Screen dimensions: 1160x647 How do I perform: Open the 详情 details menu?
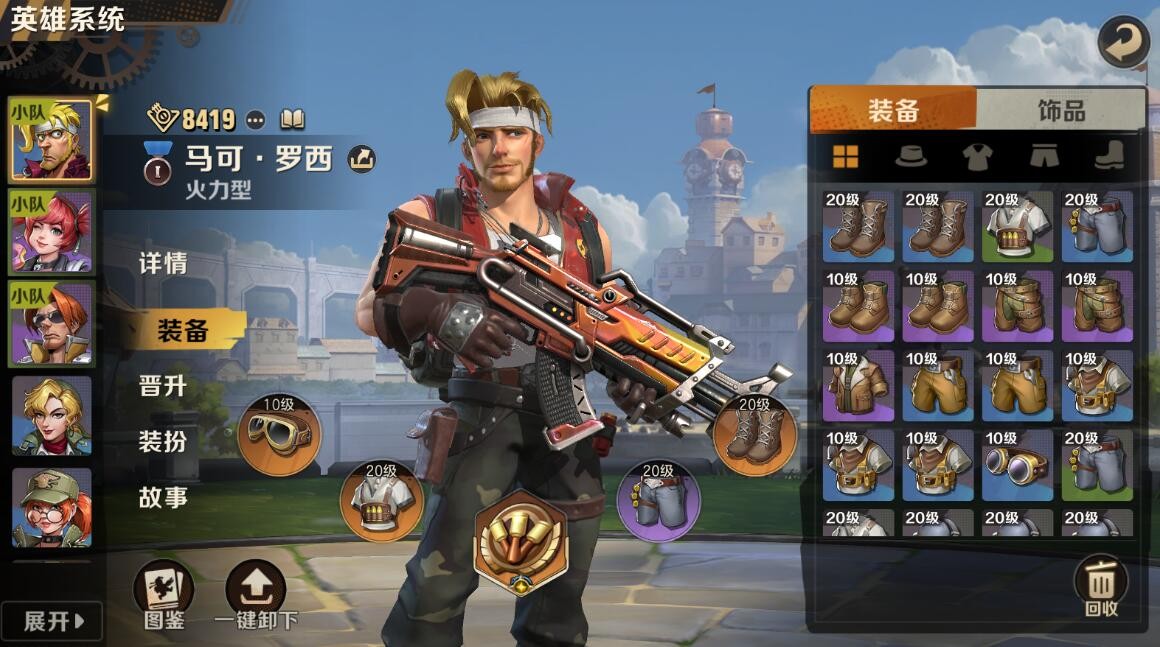pyautogui.click(x=163, y=264)
